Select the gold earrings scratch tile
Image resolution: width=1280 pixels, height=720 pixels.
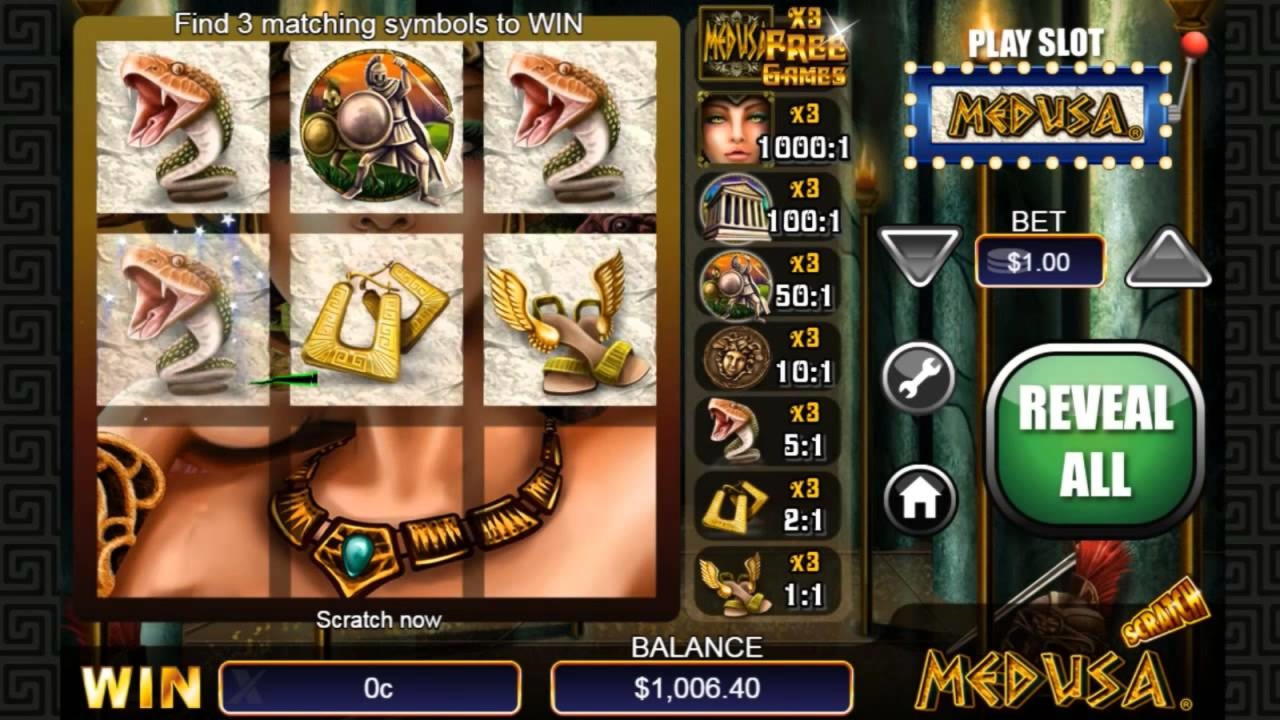(377, 320)
